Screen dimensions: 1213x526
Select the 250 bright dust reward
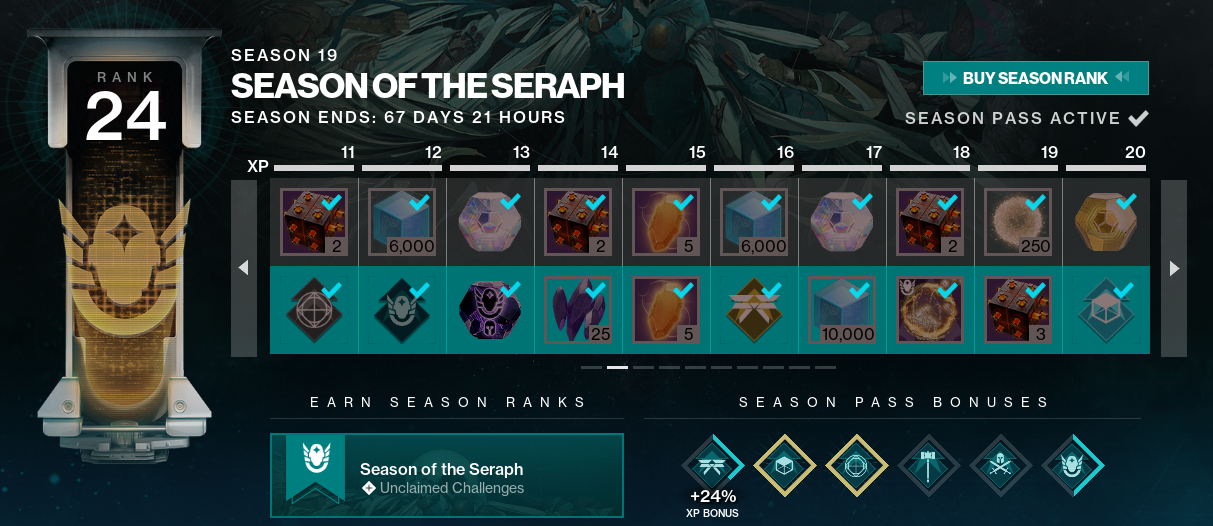(x=1018, y=222)
